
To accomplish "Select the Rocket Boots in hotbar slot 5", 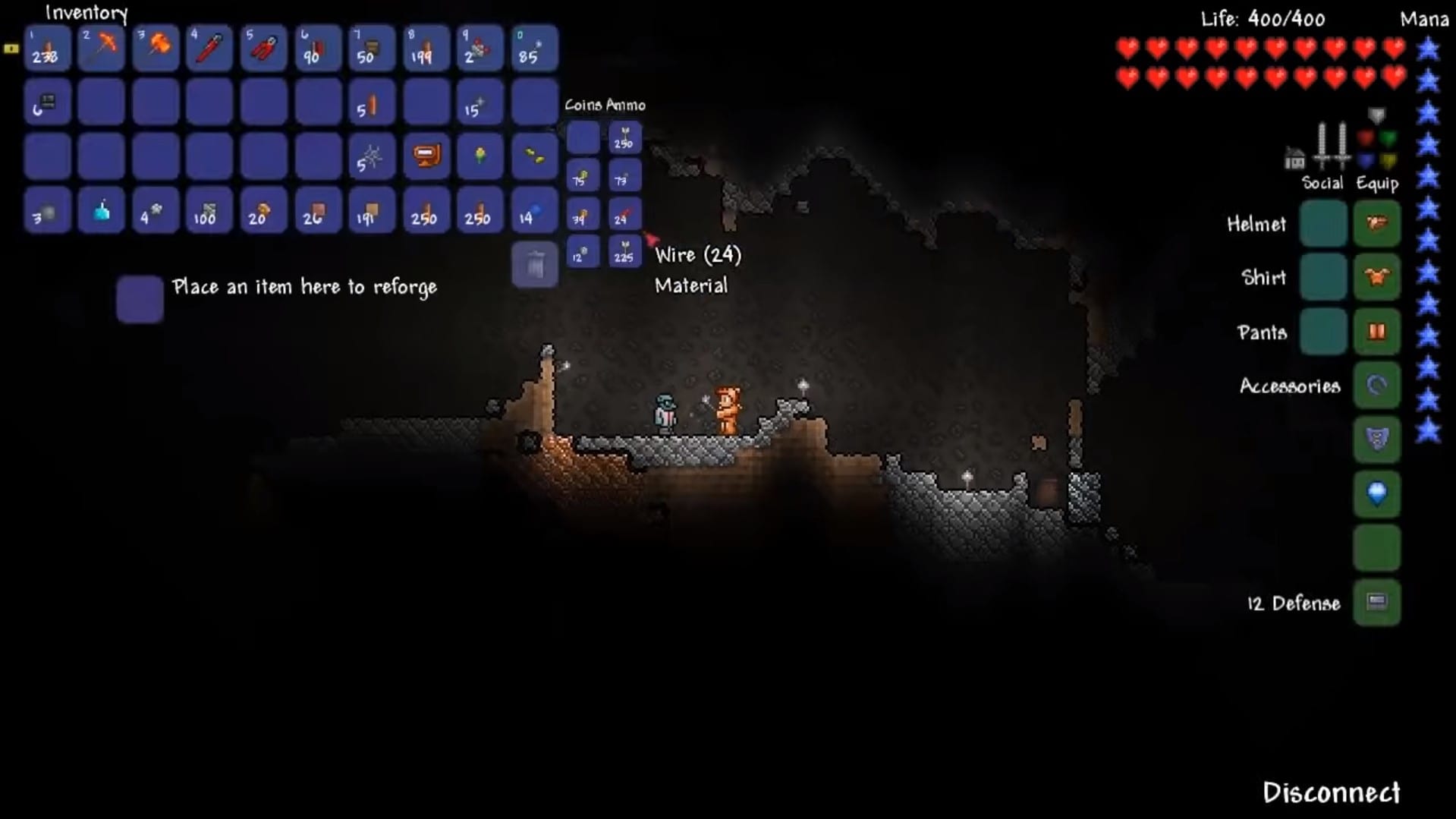I will click(264, 48).
